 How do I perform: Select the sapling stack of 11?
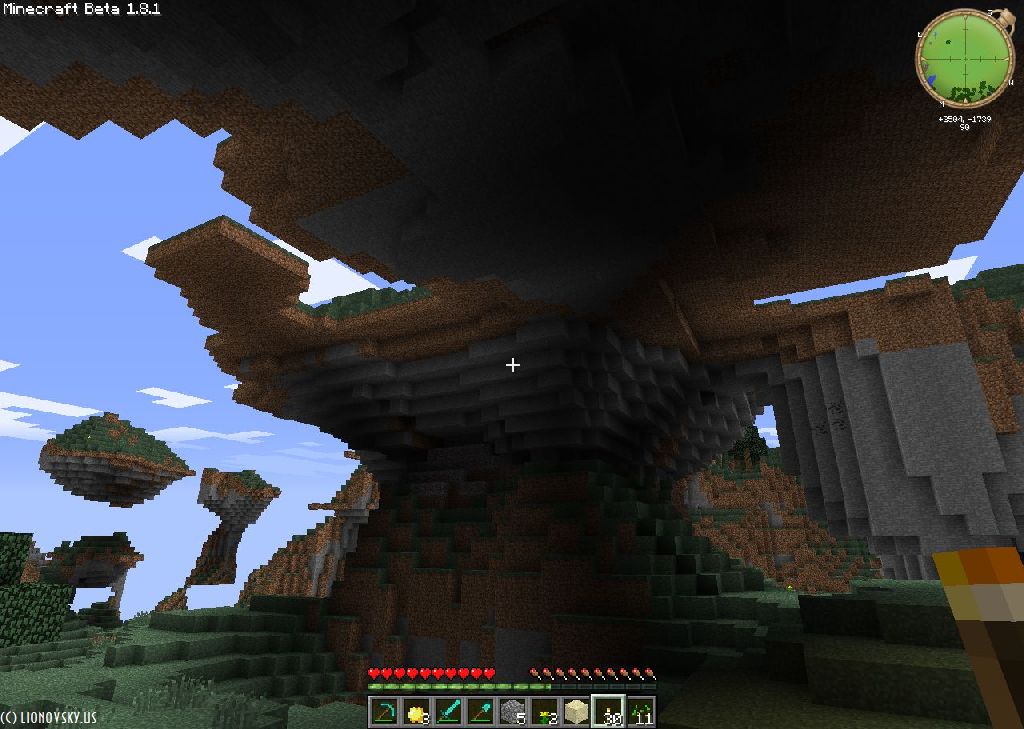(x=640, y=712)
